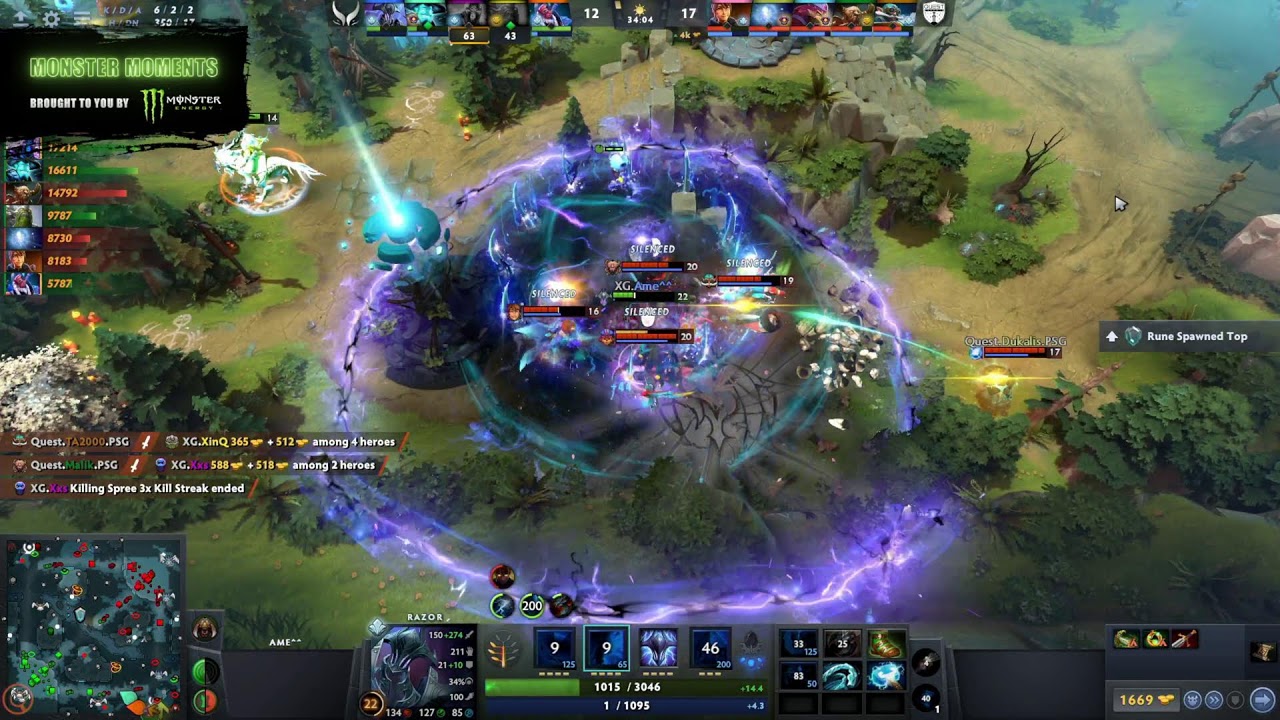Click the courier speed burst button
Viewport: 1280px width, 720px height.
tap(1214, 700)
